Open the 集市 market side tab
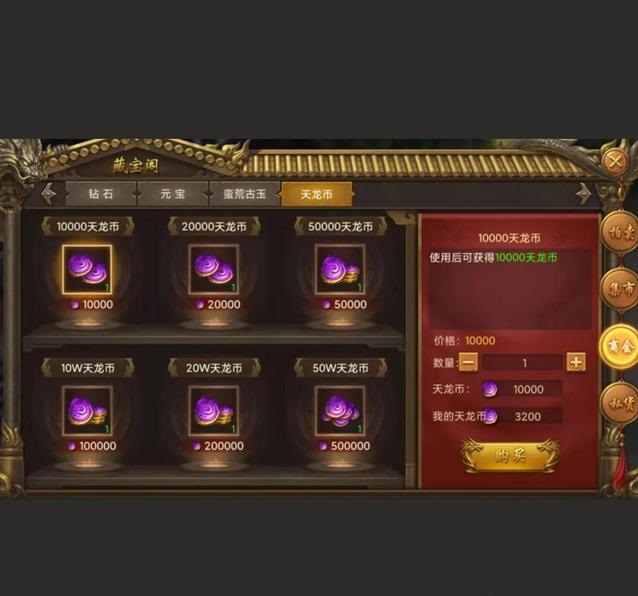 pyautogui.click(x=620, y=290)
